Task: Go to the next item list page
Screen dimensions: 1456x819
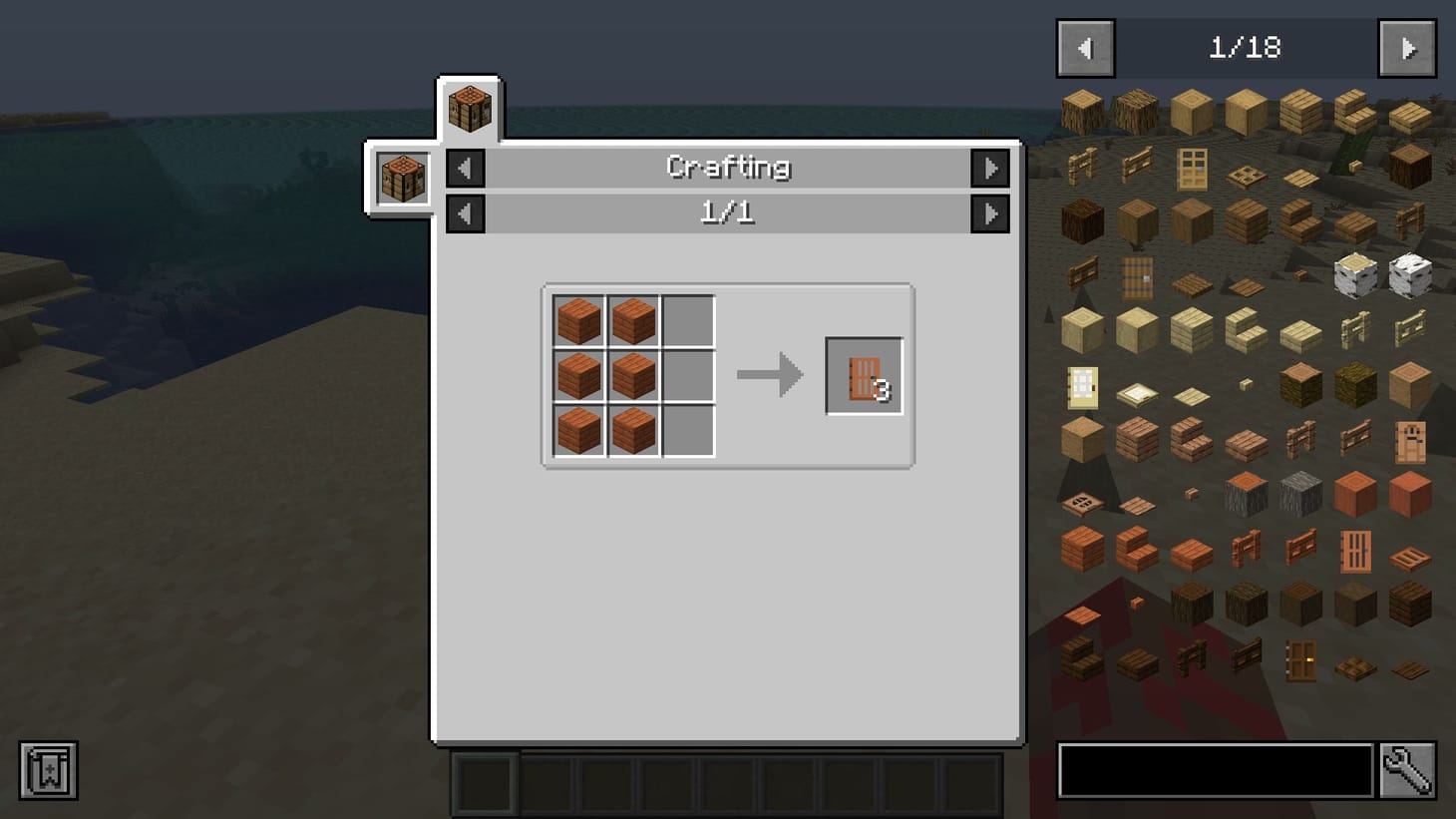Action: tap(1407, 47)
